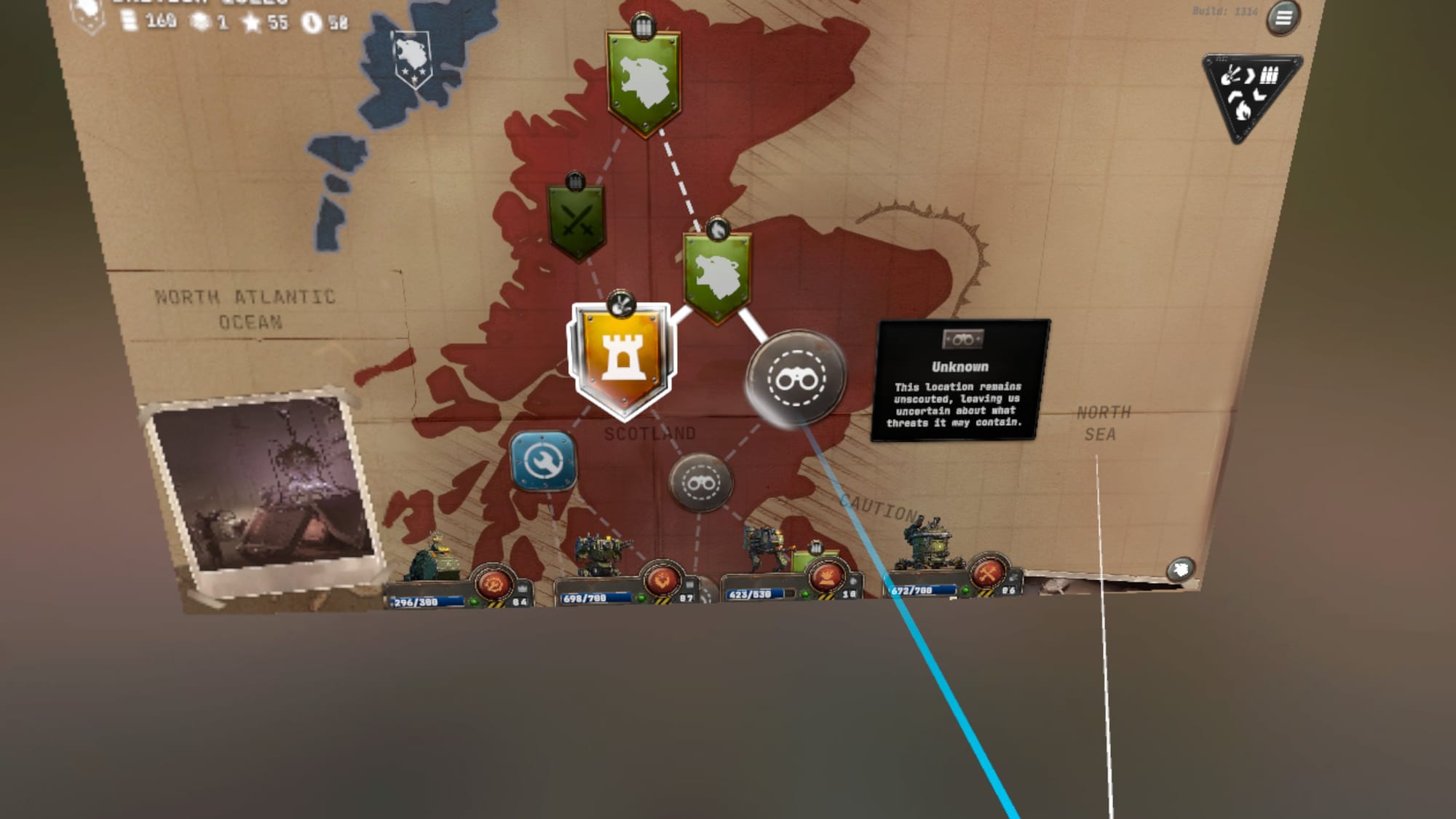The width and height of the screenshot is (1456, 819).
Task: Select the orange castle shield node
Action: tap(621, 359)
